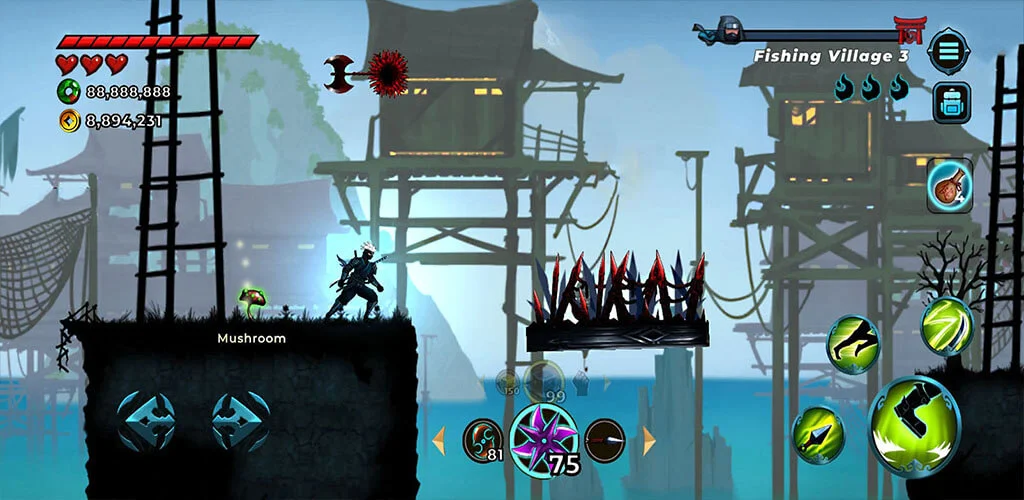Select the throwing needle weapon slot

tap(605, 439)
